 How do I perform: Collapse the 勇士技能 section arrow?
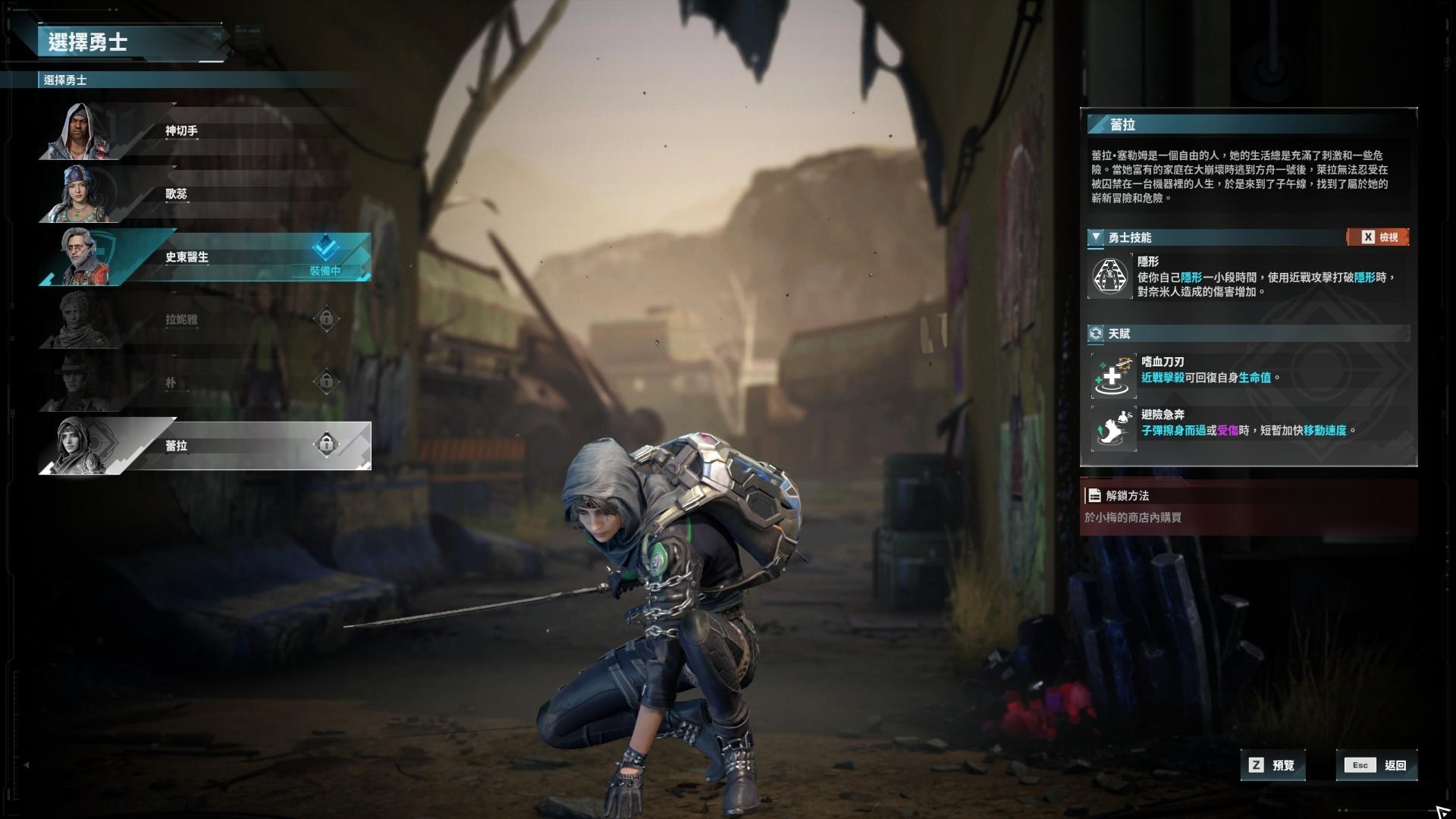coord(1096,237)
